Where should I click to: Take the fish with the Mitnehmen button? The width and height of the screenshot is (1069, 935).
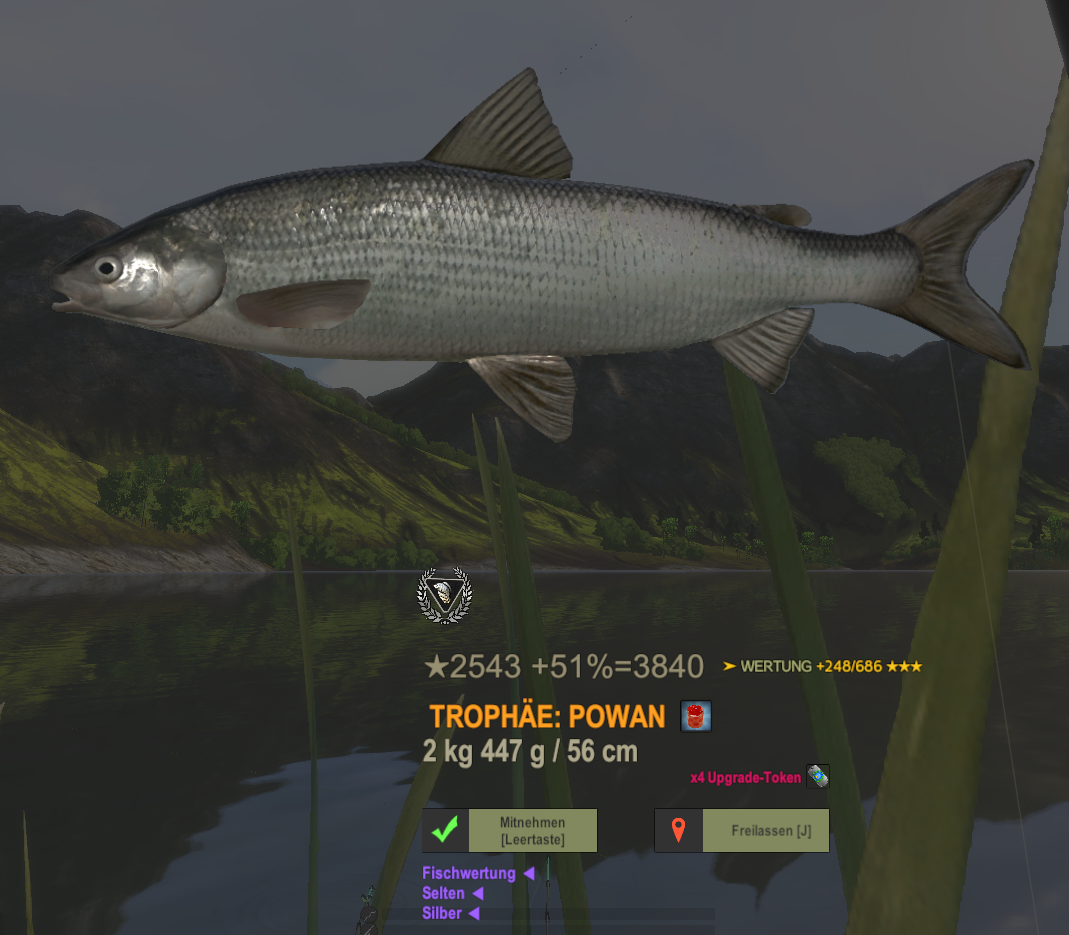[510, 831]
